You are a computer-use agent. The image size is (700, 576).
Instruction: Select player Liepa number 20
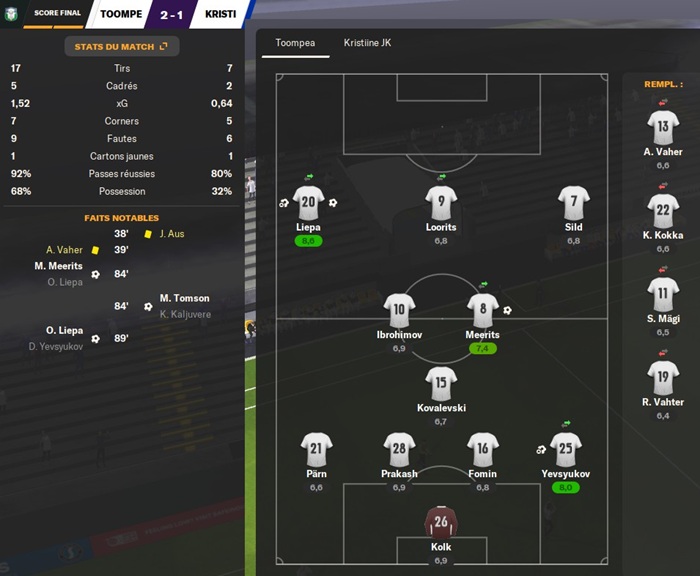click(x=308, y=202)
